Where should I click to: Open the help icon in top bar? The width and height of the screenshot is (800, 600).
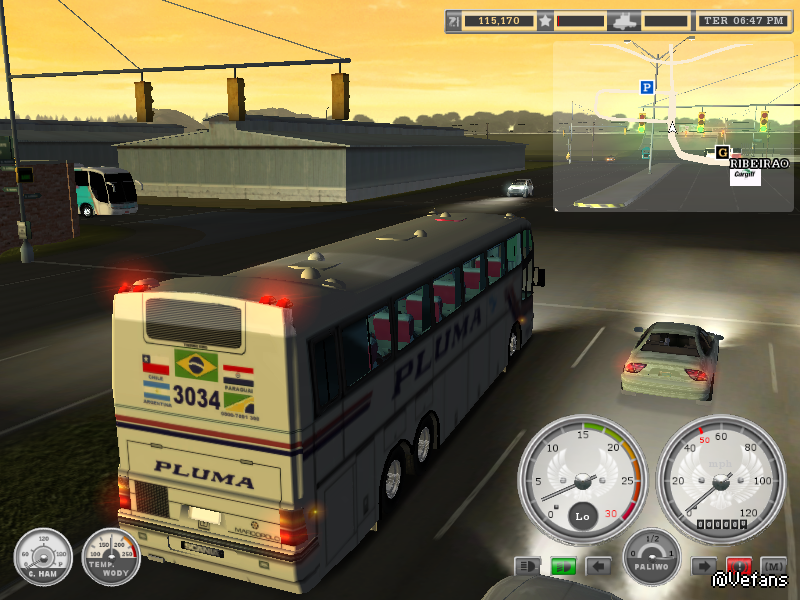coord(455,20)
